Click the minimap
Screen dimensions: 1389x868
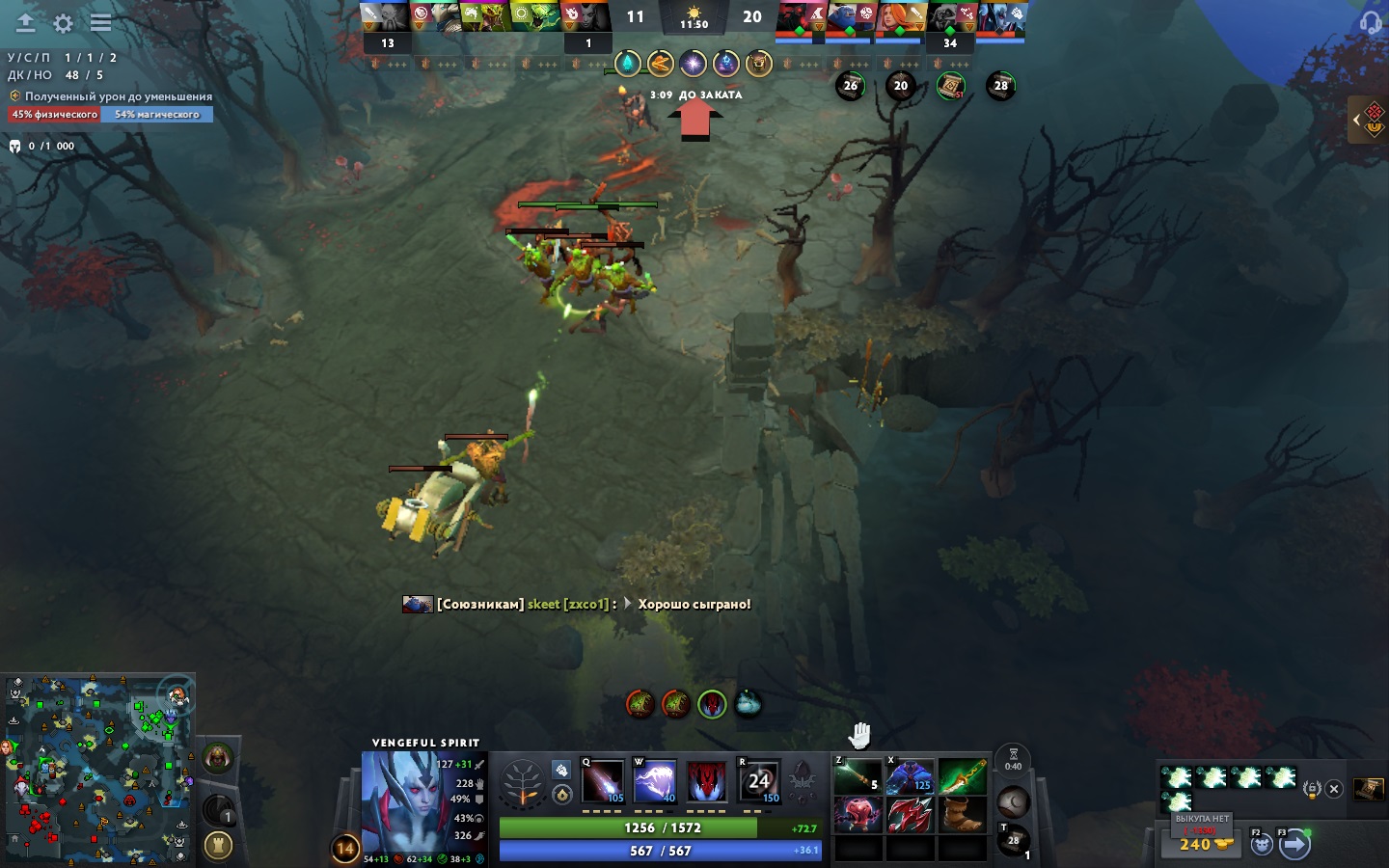[x=98, y=769]
